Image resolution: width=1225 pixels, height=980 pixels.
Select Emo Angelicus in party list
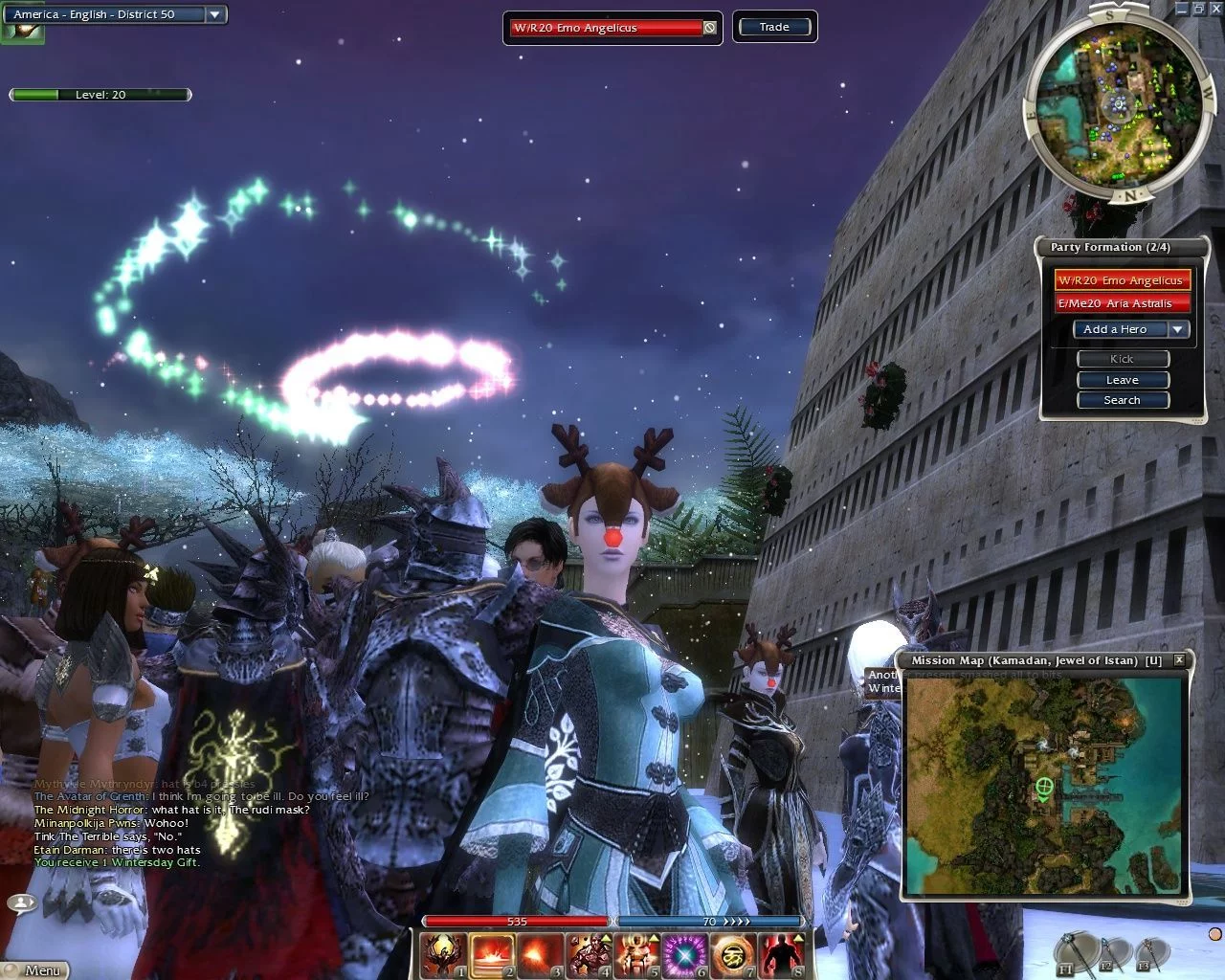click(x=1122, y=280)
